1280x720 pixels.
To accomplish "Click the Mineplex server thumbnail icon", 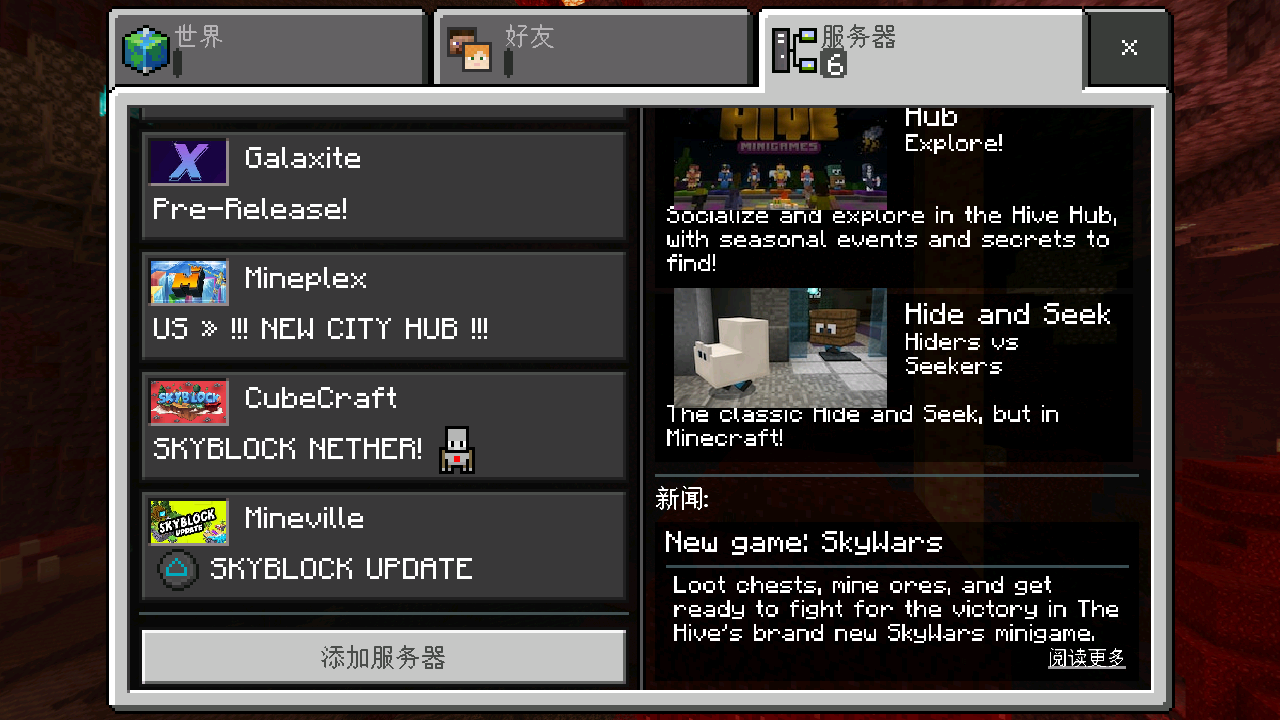I will click(188, 282).
